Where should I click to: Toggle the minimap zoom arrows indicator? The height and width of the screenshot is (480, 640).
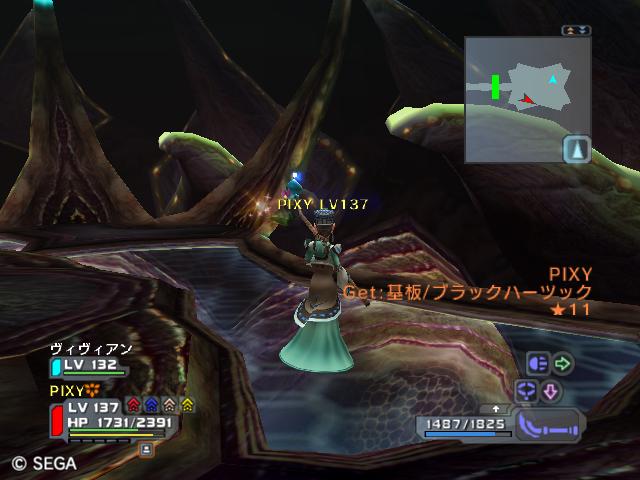click(577, 31)
